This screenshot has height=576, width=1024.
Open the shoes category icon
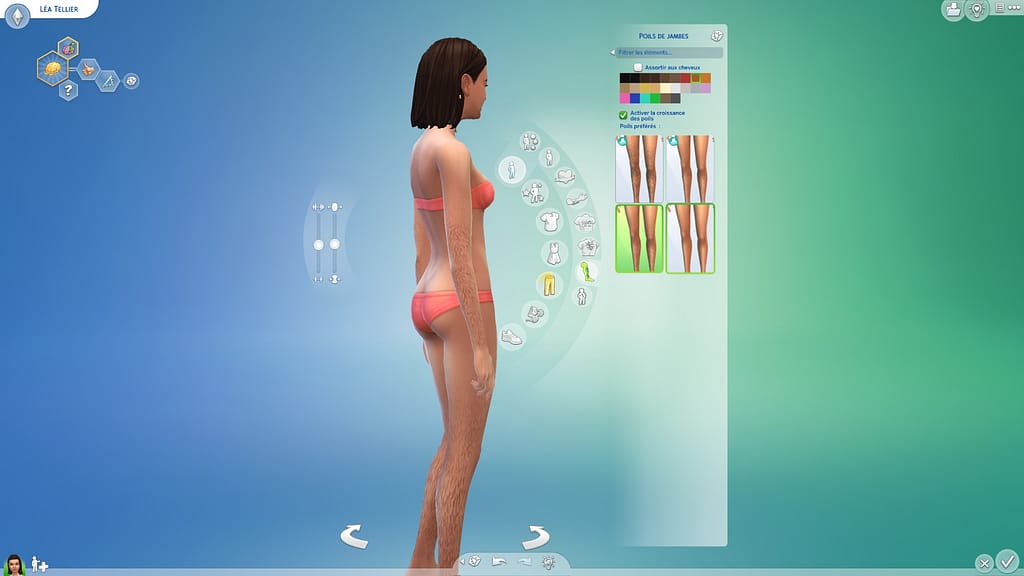point(511,337)
